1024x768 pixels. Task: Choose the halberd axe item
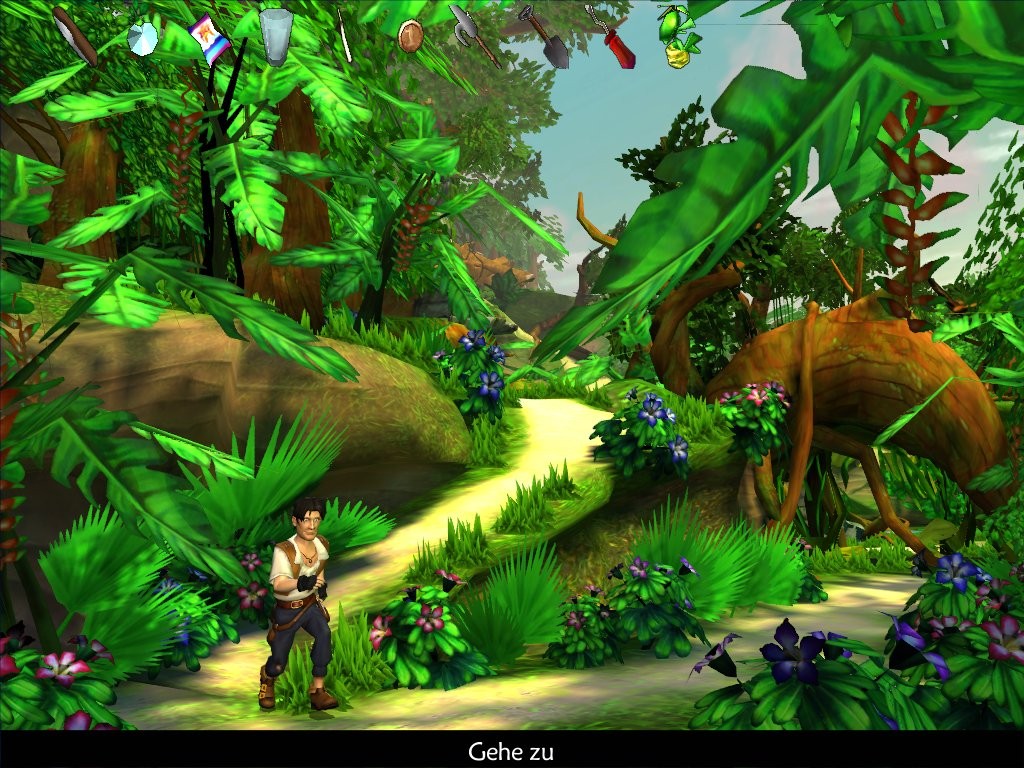[x=474, y=34]
